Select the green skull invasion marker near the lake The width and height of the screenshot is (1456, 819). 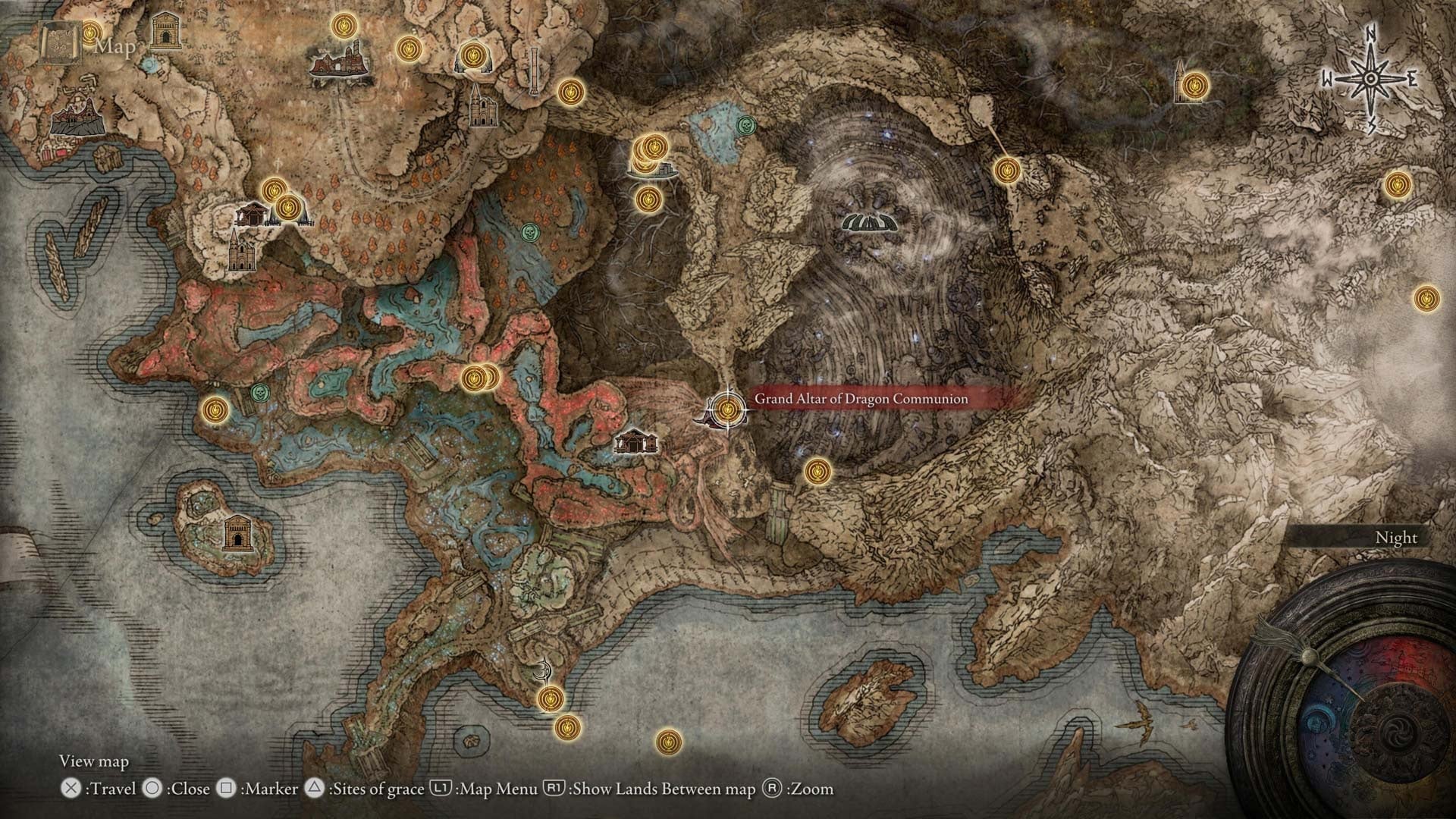click(x=747, y=125)
